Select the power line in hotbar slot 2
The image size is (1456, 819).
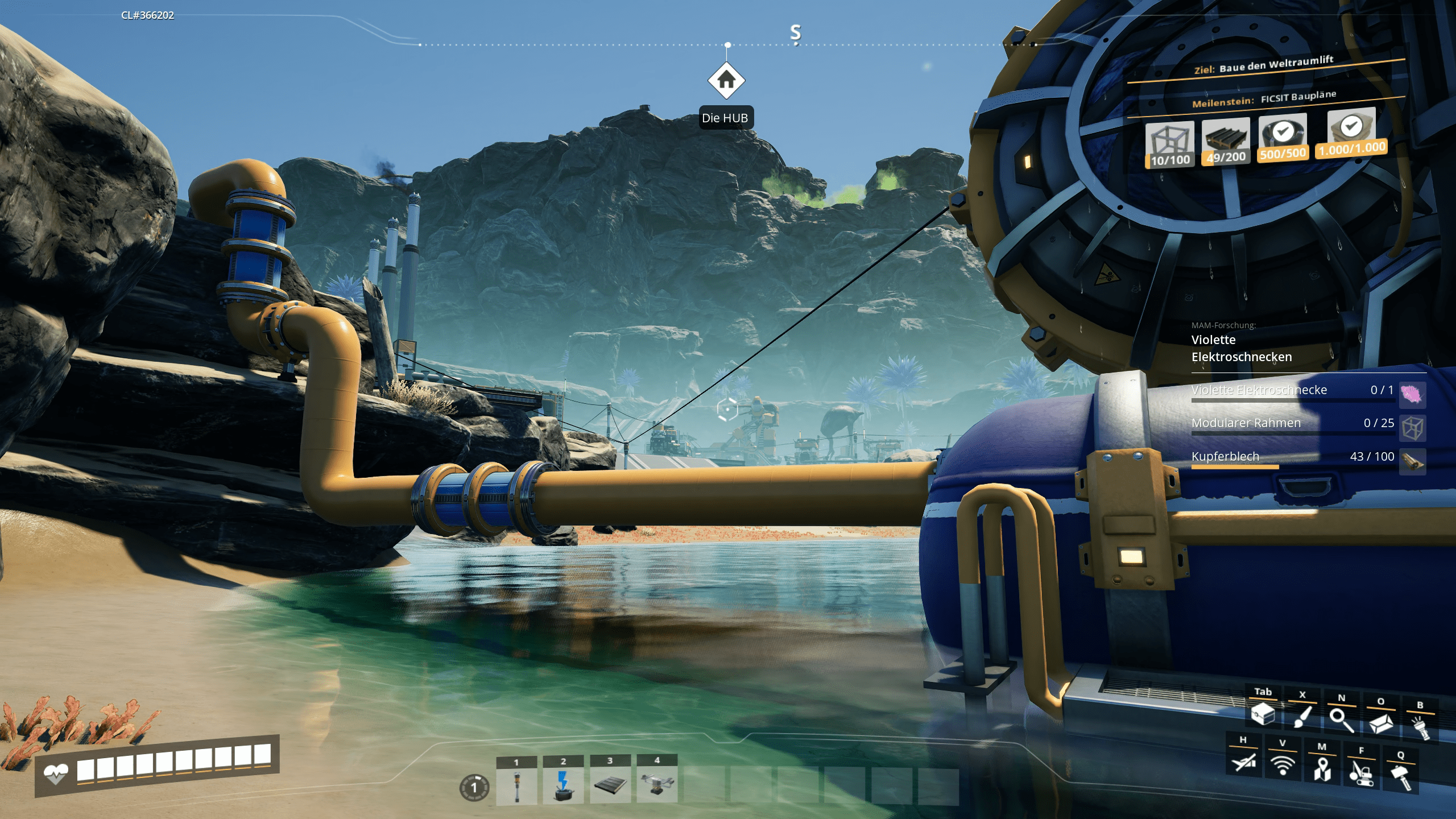(x=563, y=786)
